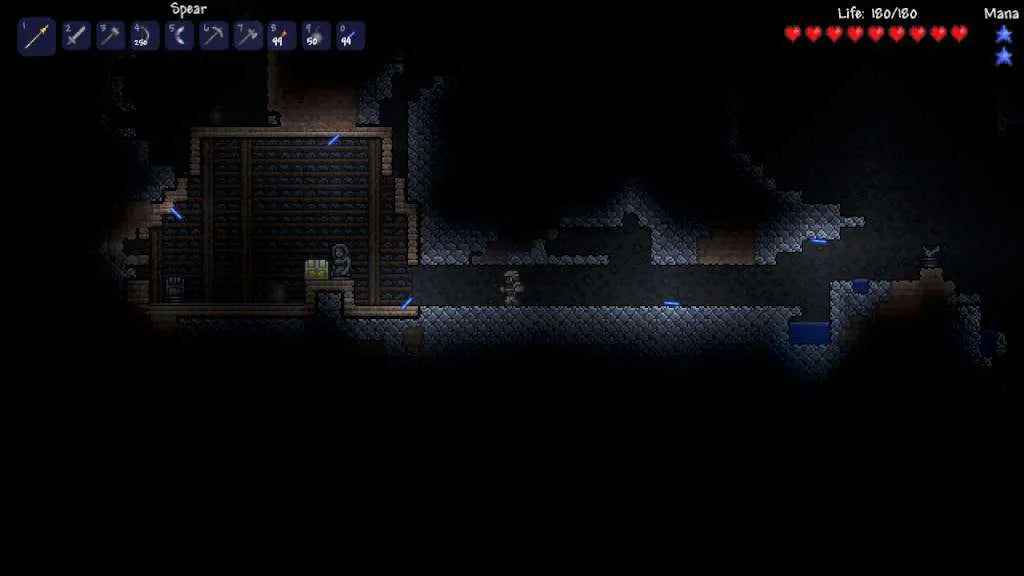
Task: Choose the tool in hotbar slot 3
Action: click(111, 37)
